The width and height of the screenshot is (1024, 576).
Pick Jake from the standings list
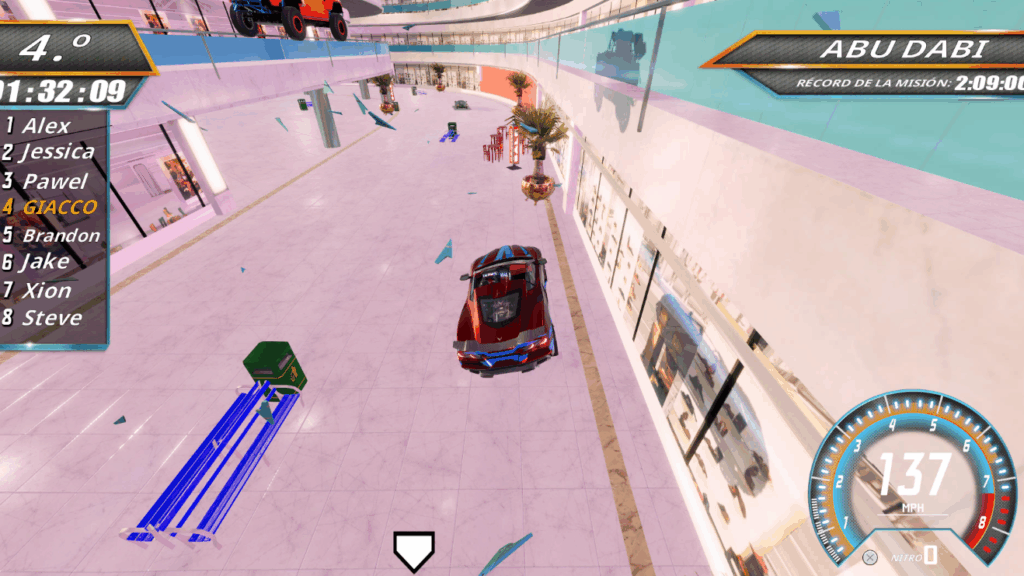tap(45, 263)
